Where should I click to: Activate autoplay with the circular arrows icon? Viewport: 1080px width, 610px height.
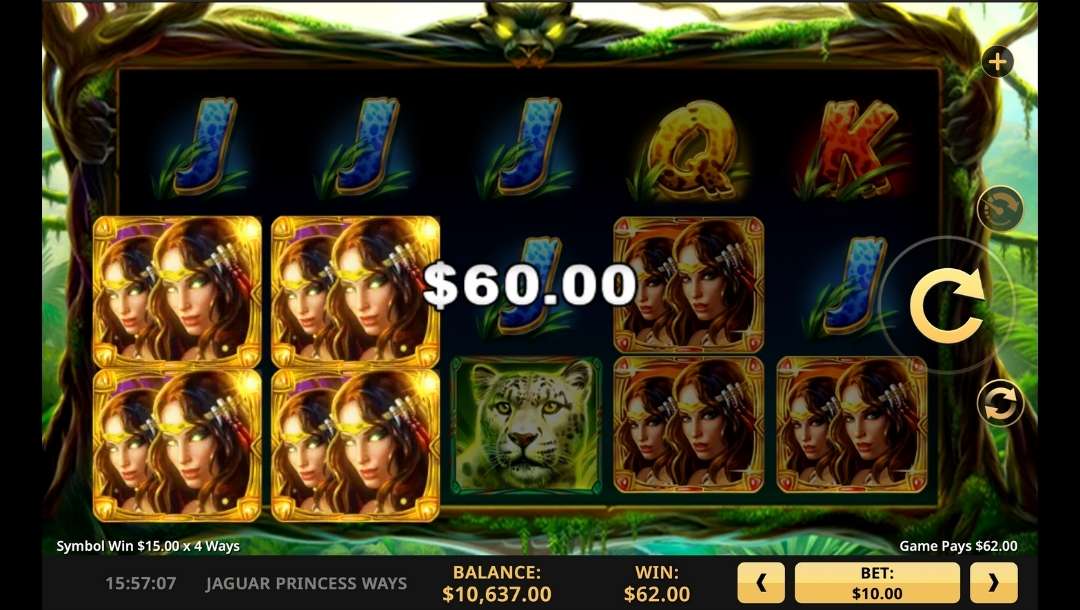click(x=1000, y=403)
